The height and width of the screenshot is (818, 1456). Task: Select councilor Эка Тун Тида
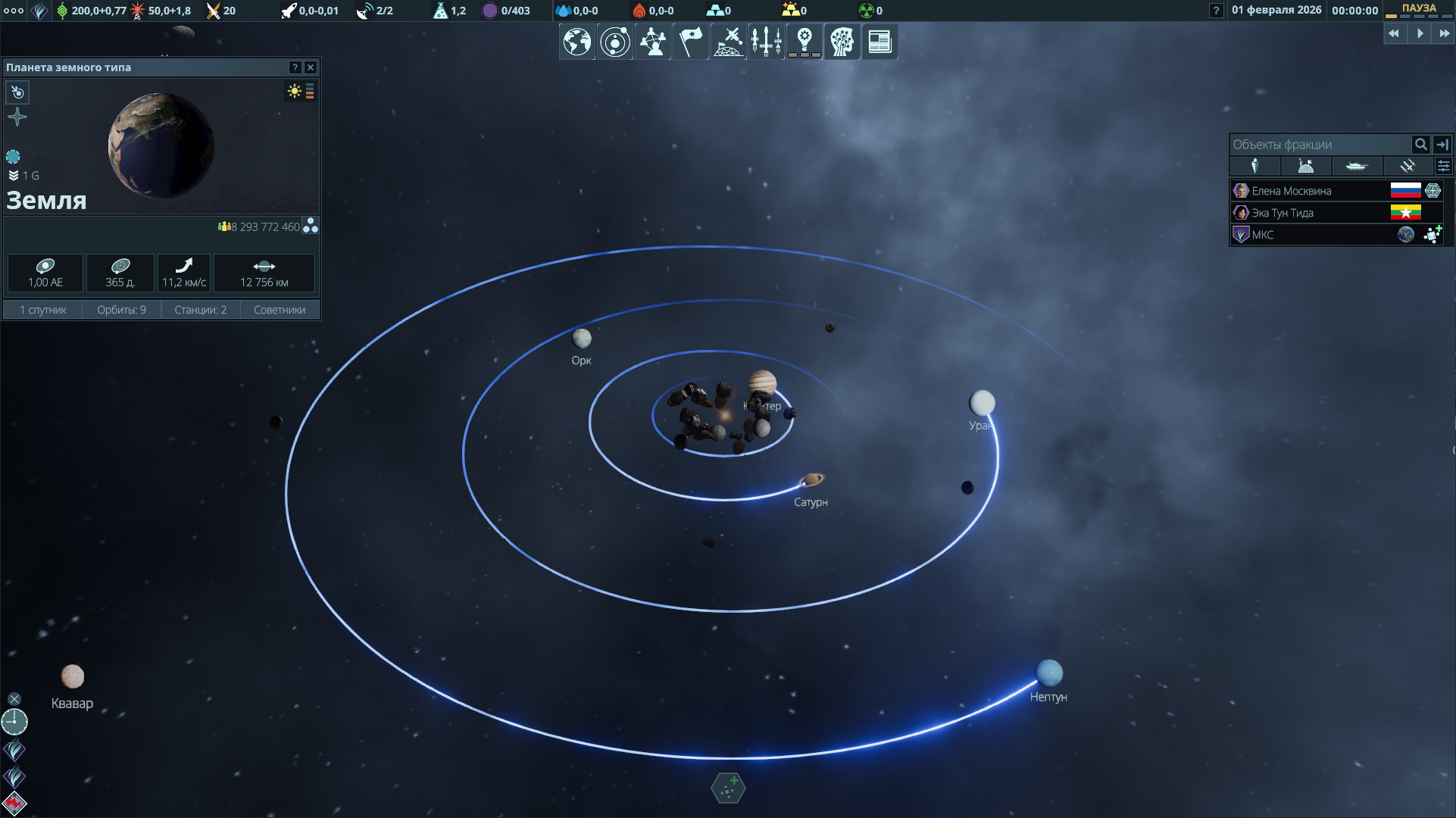coord(1283,213)
